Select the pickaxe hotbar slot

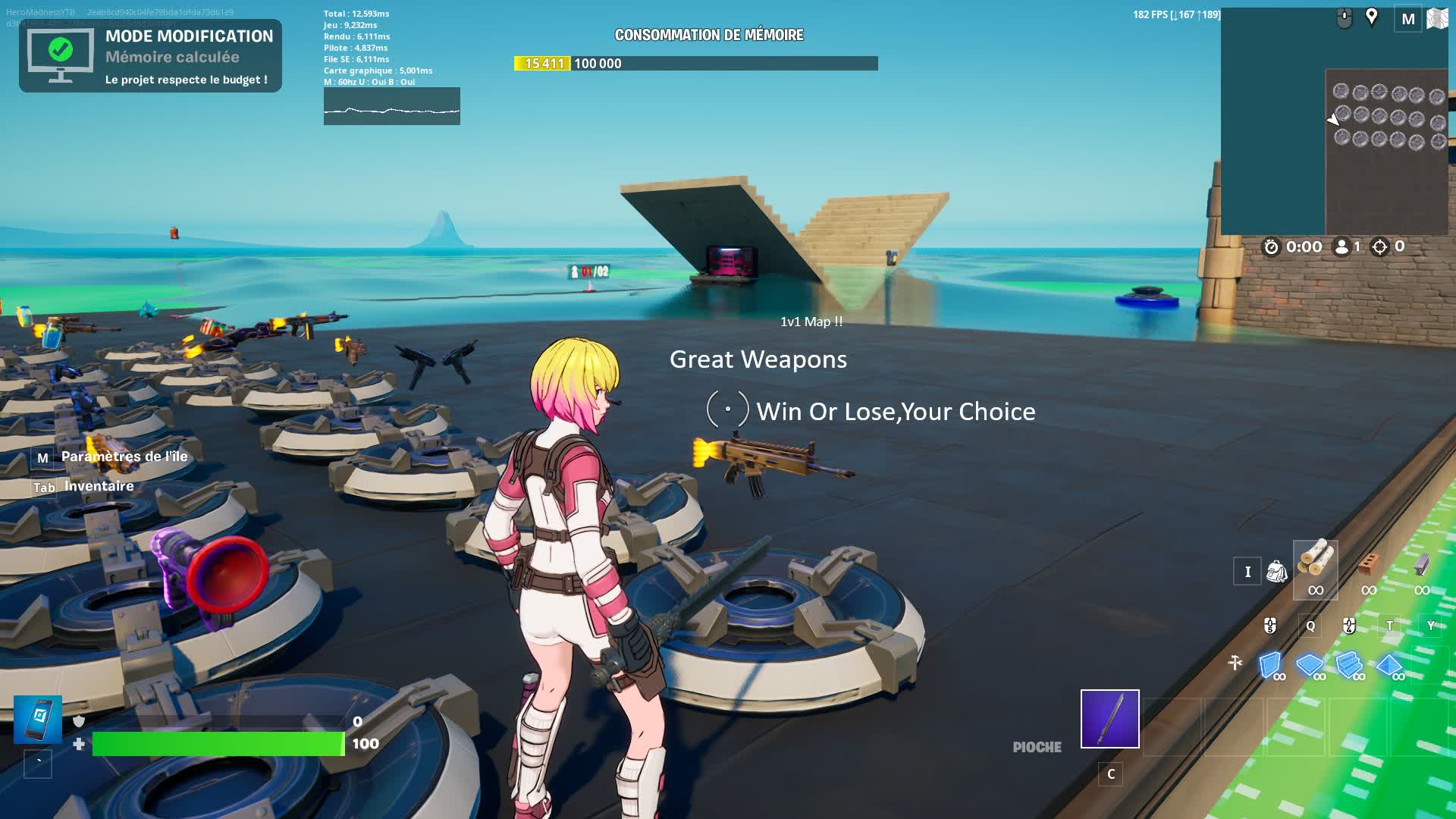(x=1109, y=719)
